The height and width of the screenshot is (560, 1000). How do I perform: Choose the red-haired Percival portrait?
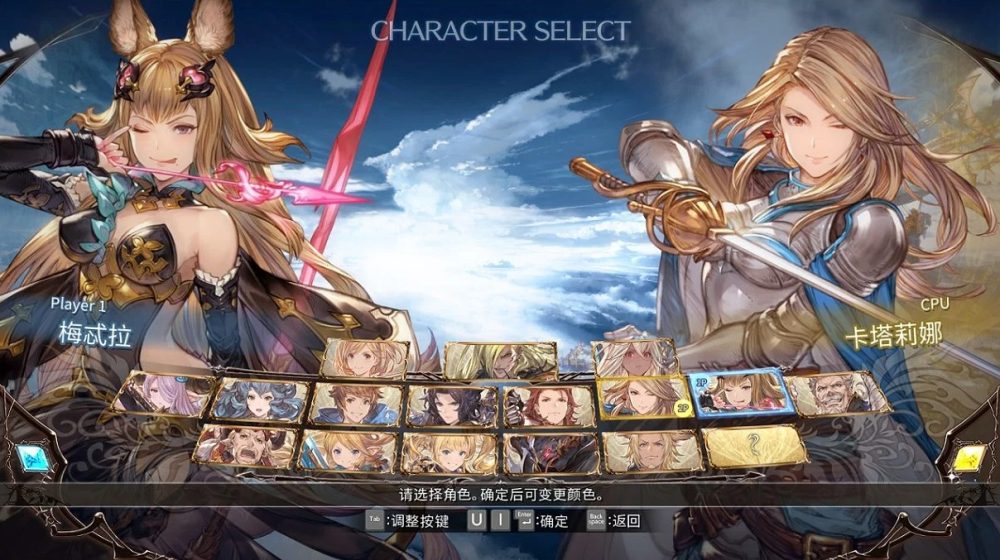[x=546, y=406]
